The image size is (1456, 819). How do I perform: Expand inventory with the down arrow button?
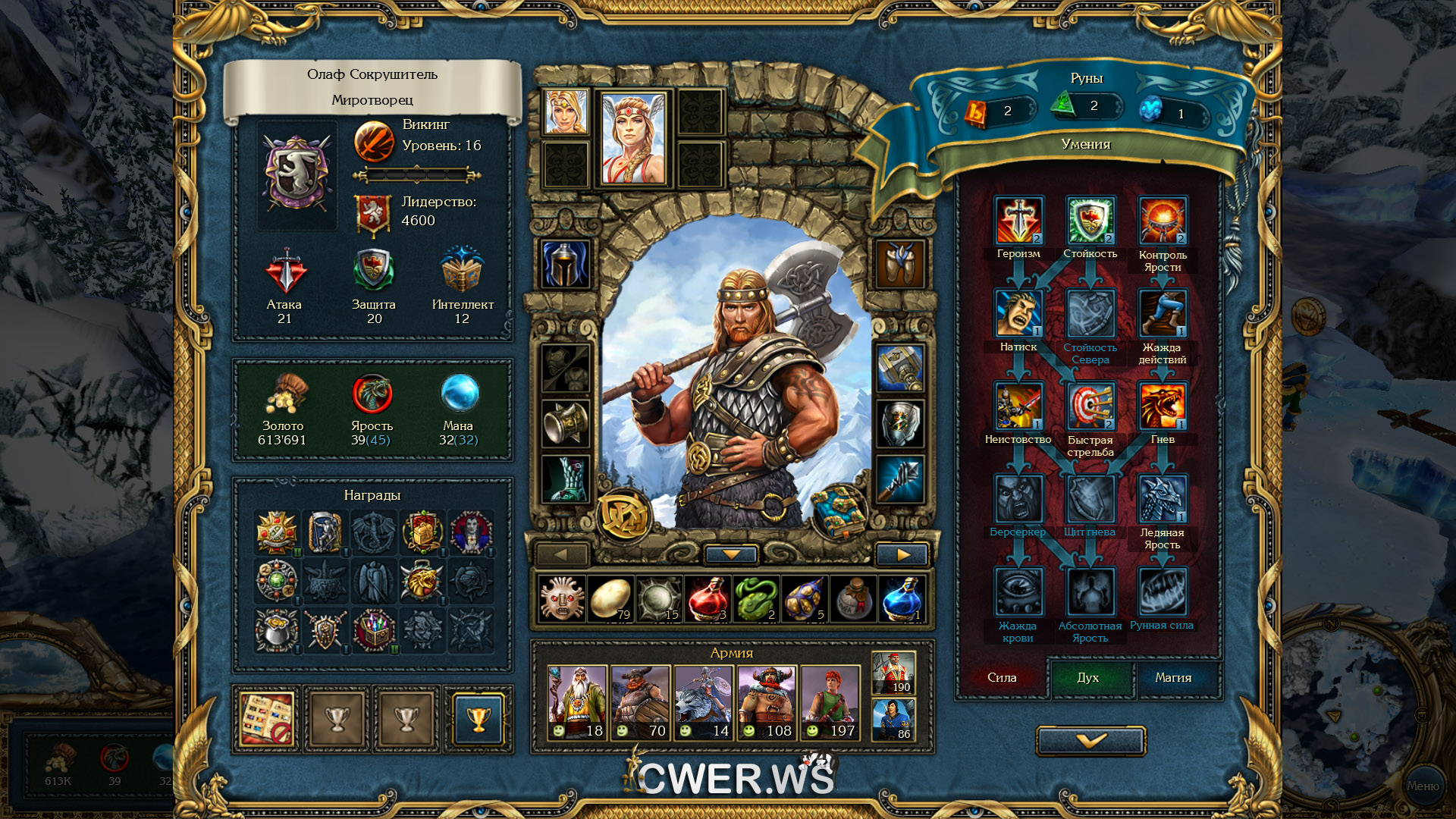click(731, 554)
